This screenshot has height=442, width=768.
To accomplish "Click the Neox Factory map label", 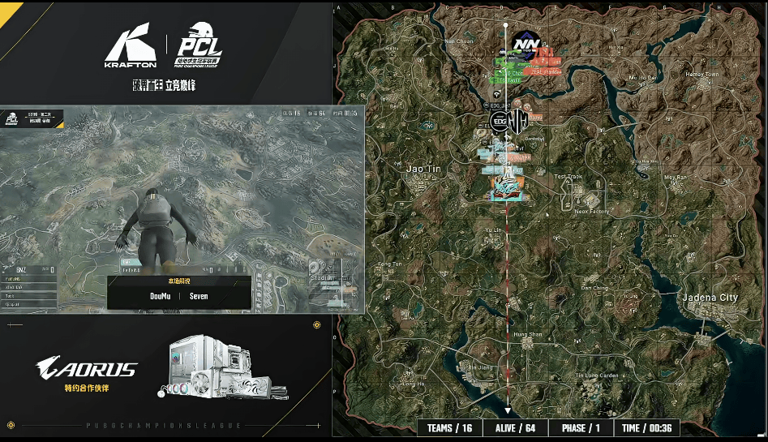I will point(591,212).
